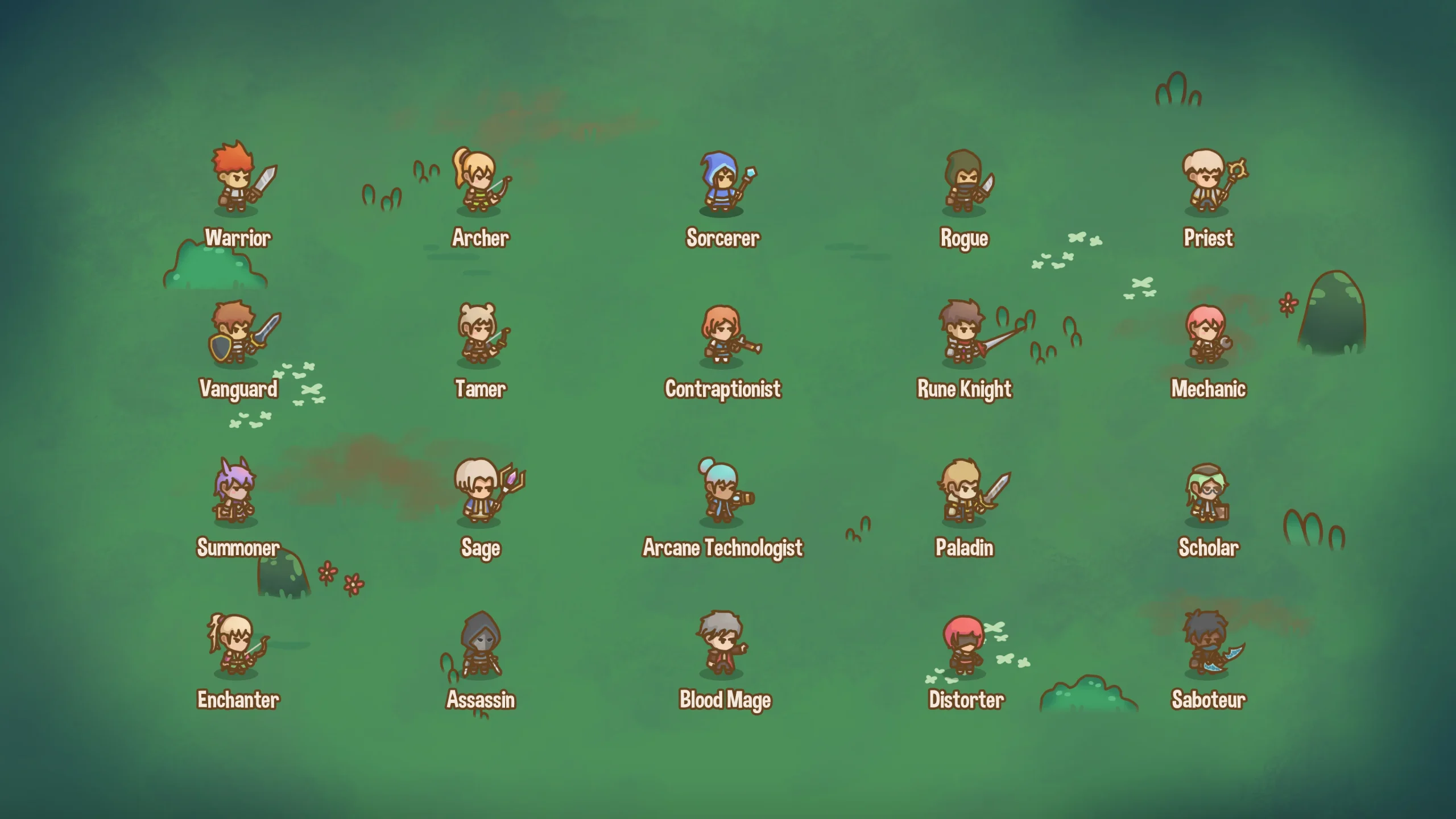This screenshot has height=819, width=1456.
Task: Choose the Saboteur character
Action: point(1207,644)
